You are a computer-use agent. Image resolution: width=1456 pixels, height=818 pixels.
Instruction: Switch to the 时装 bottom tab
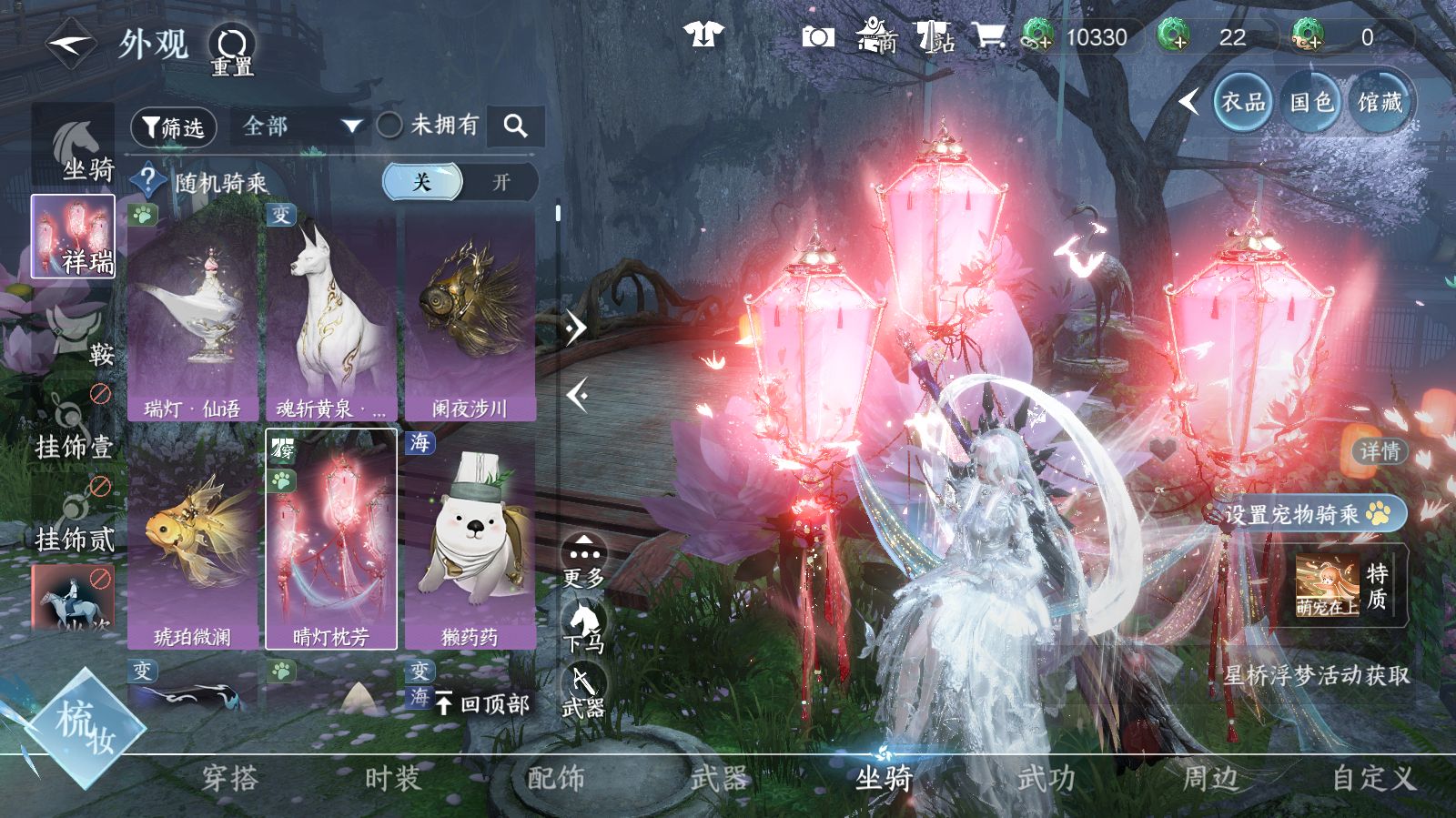(x=392, y=779)
